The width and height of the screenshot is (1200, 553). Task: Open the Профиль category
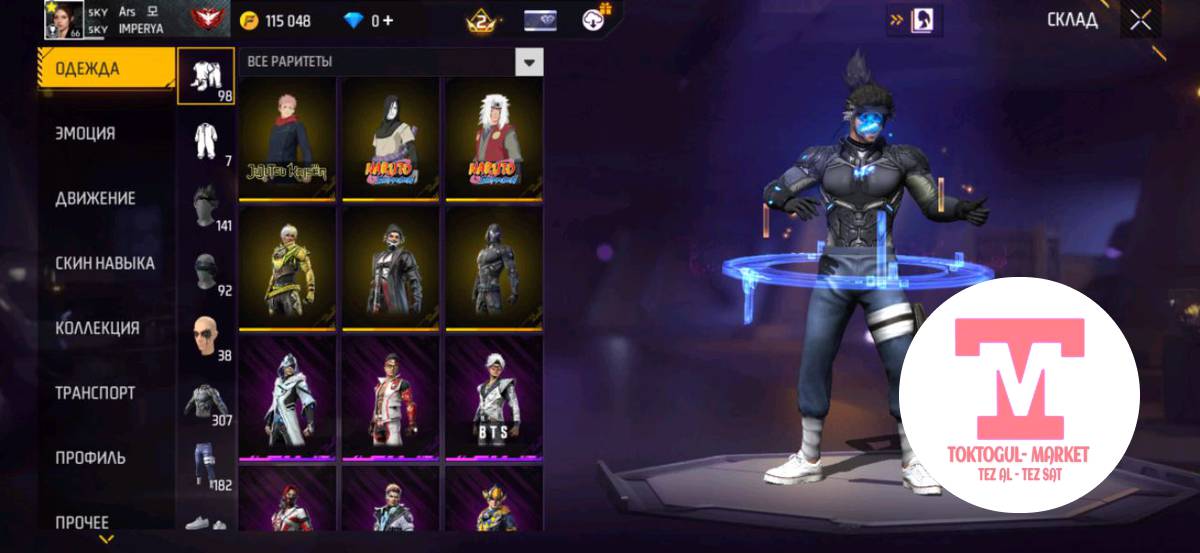[90, 458]
